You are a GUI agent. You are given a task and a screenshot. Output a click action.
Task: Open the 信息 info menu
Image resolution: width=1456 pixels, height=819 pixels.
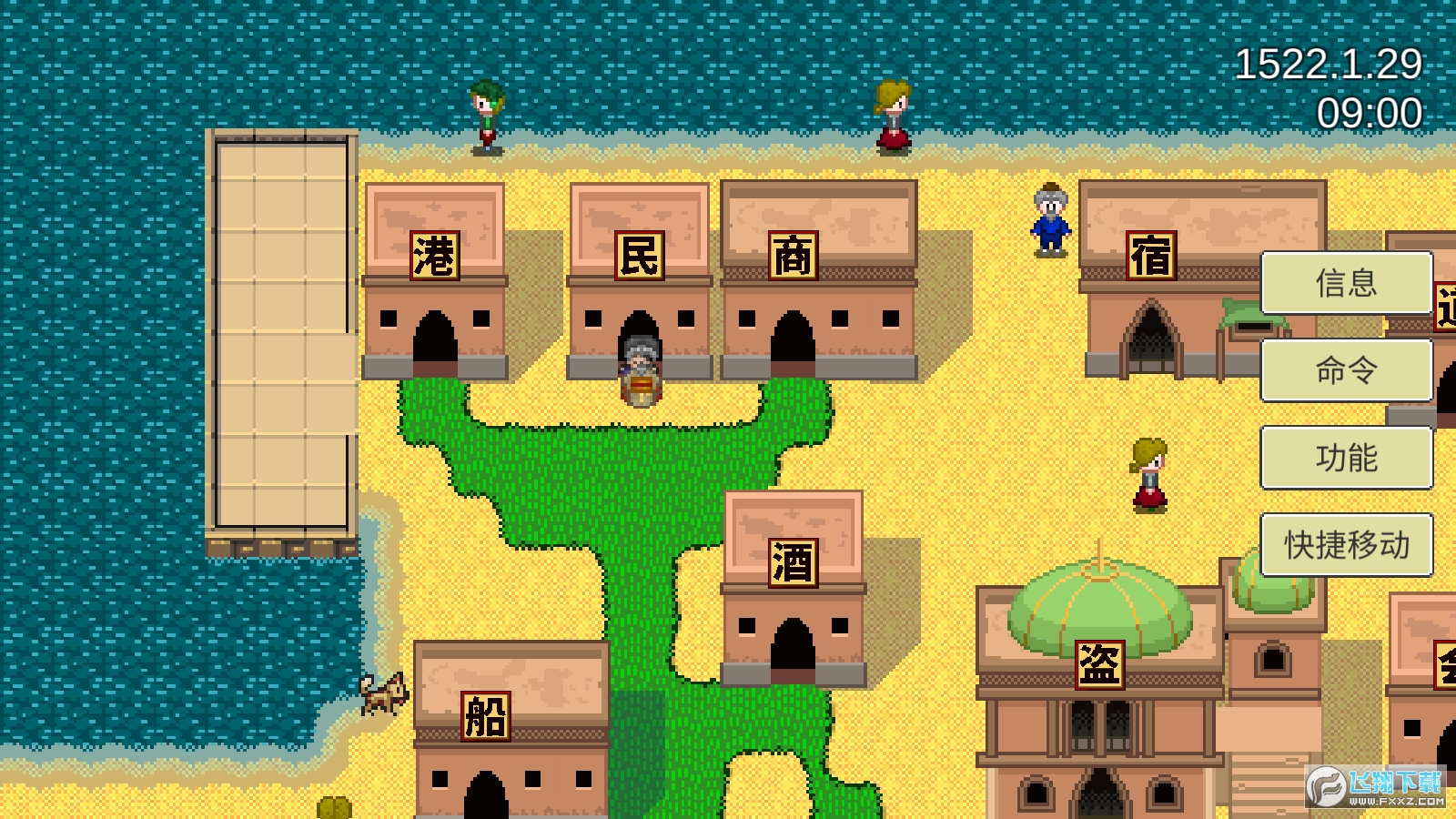[x=1346, y=283]
